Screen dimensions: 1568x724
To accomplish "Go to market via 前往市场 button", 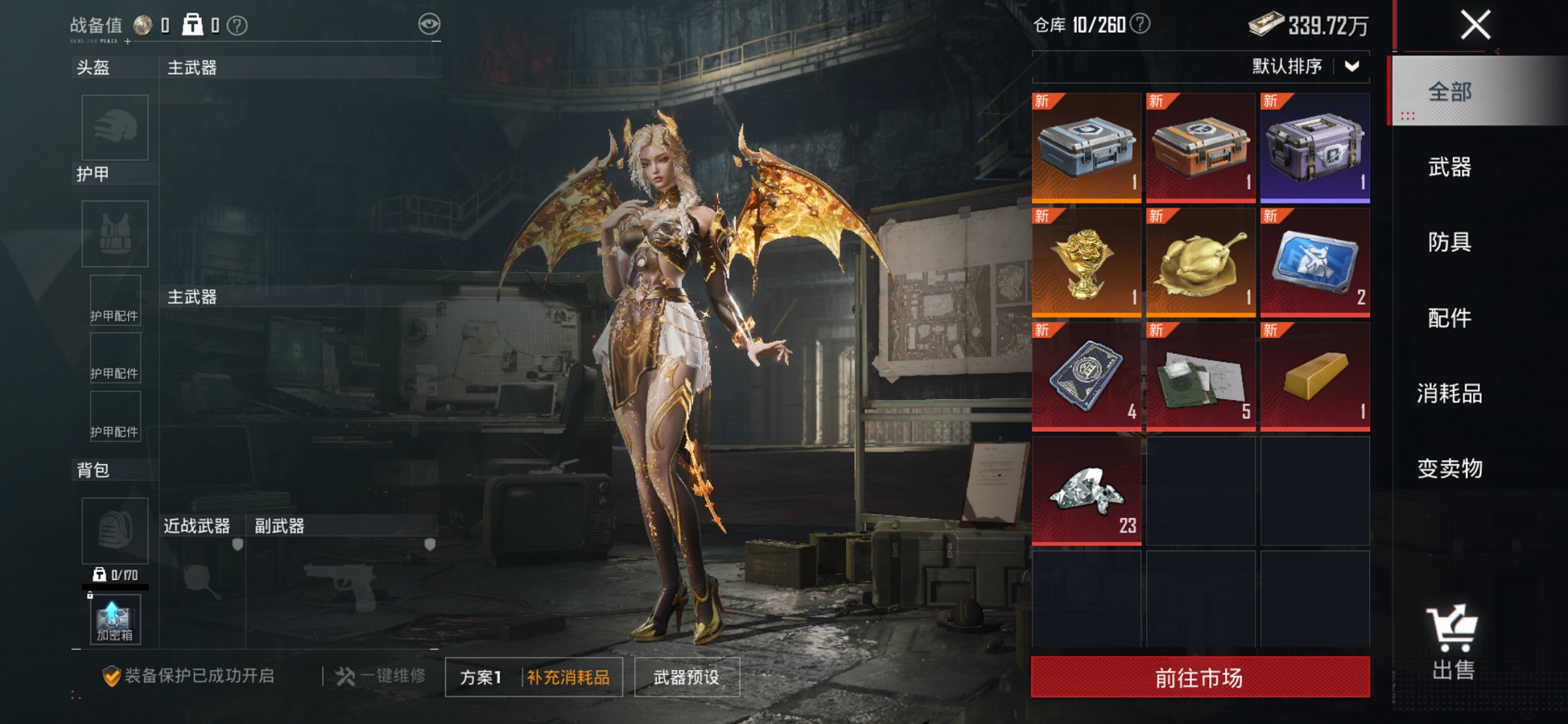I will pyautogui.click(x=1200, y=677).
